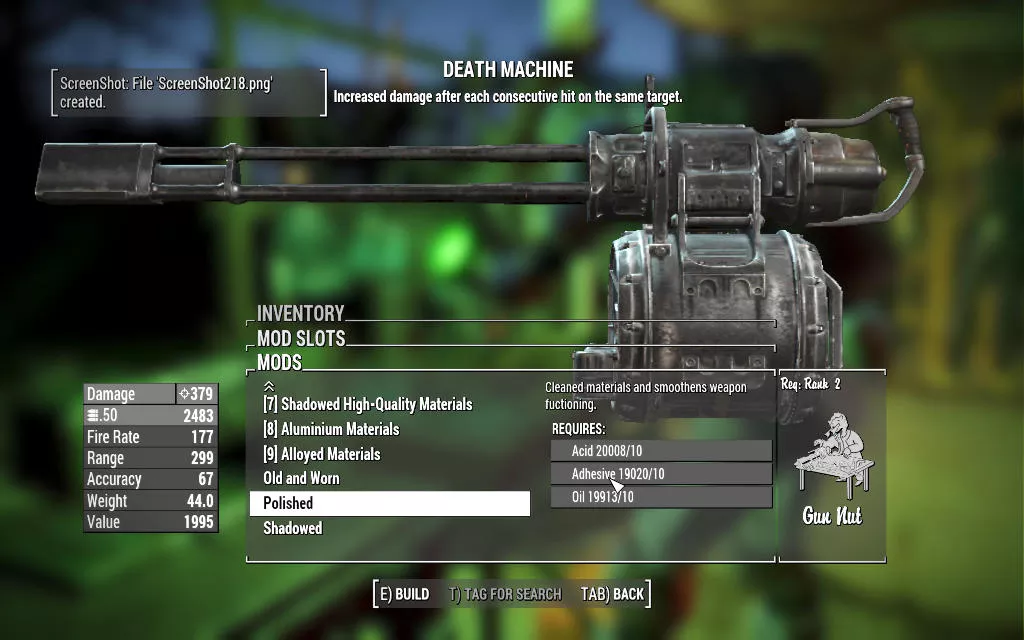Select the Polished mod entry
1024x640 pixels.
(389, 503)
